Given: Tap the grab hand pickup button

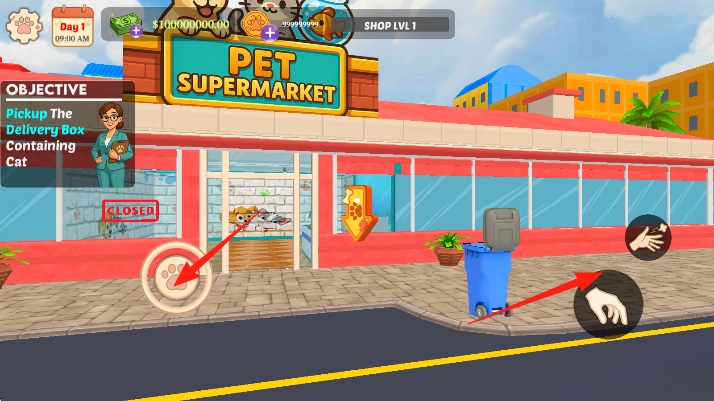Looking at the screenshot, I should click(608, 305).
